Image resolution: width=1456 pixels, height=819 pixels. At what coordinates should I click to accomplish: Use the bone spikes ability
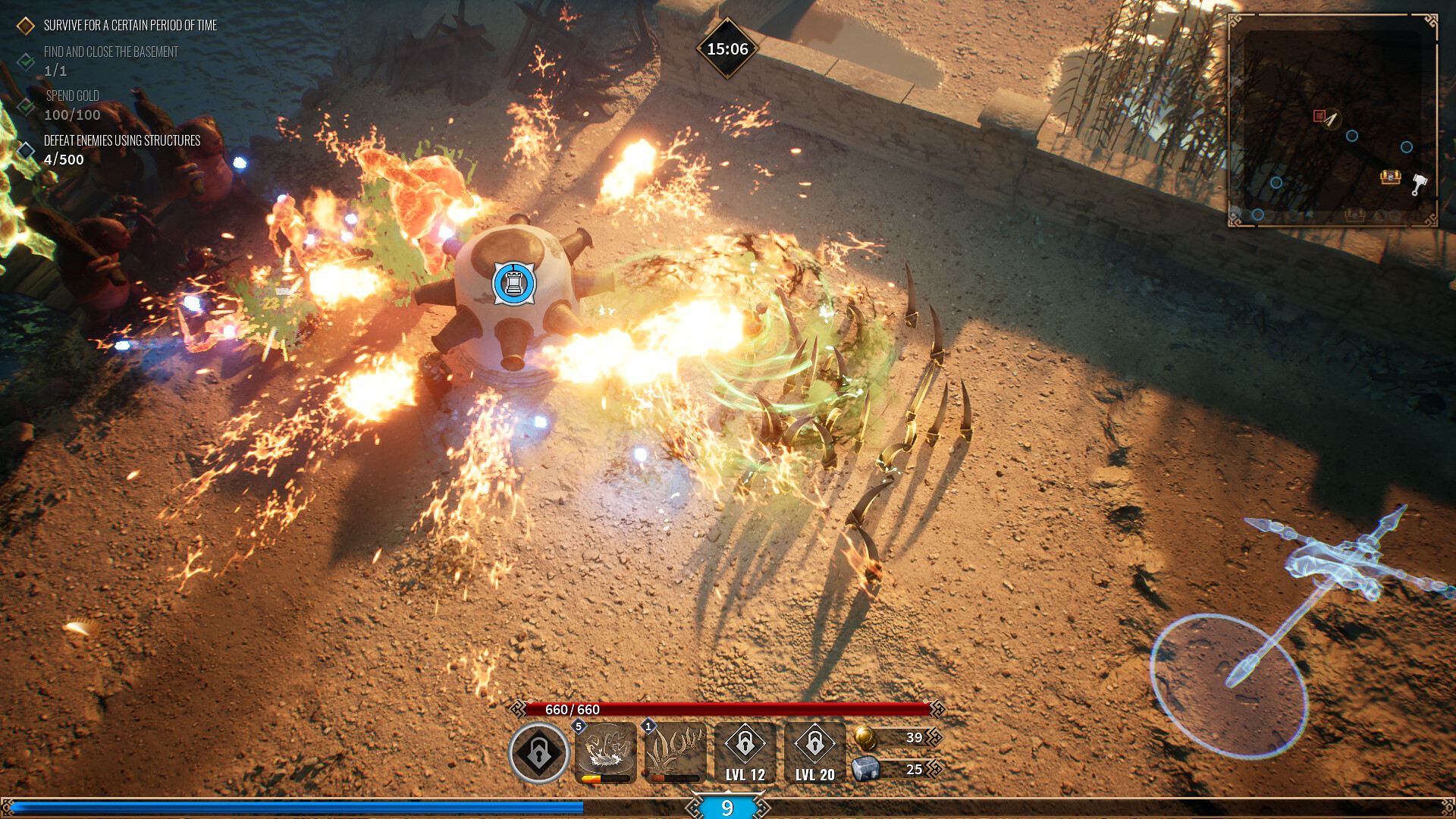click(x=675, y=752)
